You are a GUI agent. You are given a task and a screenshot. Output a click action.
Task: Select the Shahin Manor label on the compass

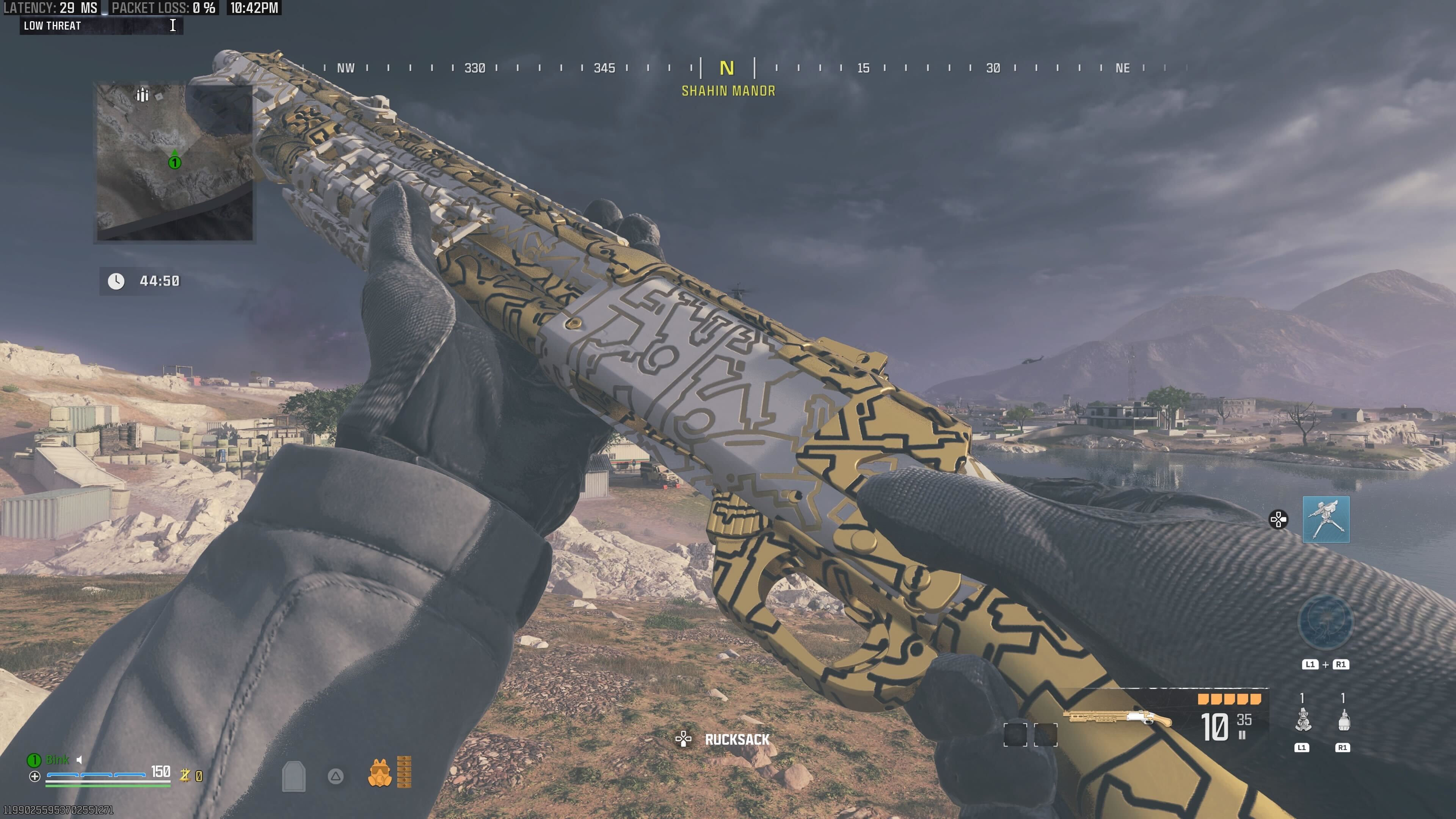pyautogui.click(x=728, y=91)
